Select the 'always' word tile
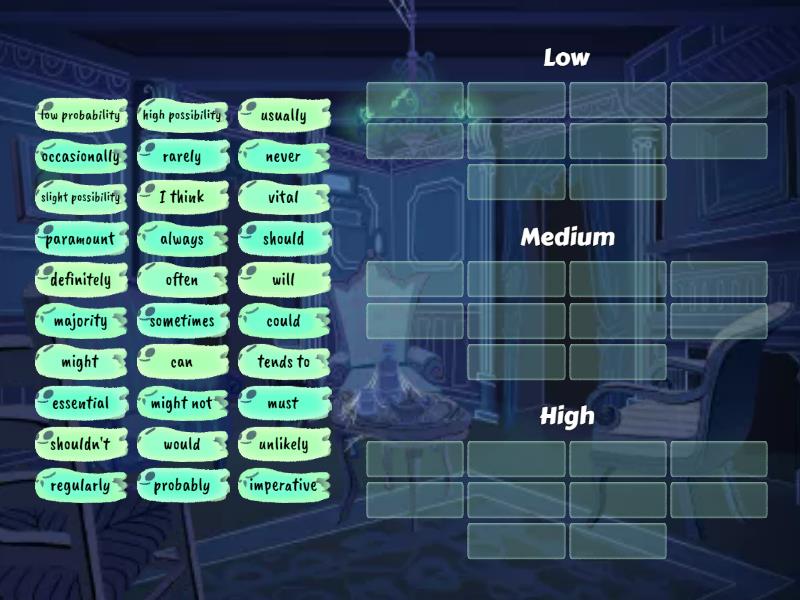This screenshot has height=600, width=800. coord(182,239)
